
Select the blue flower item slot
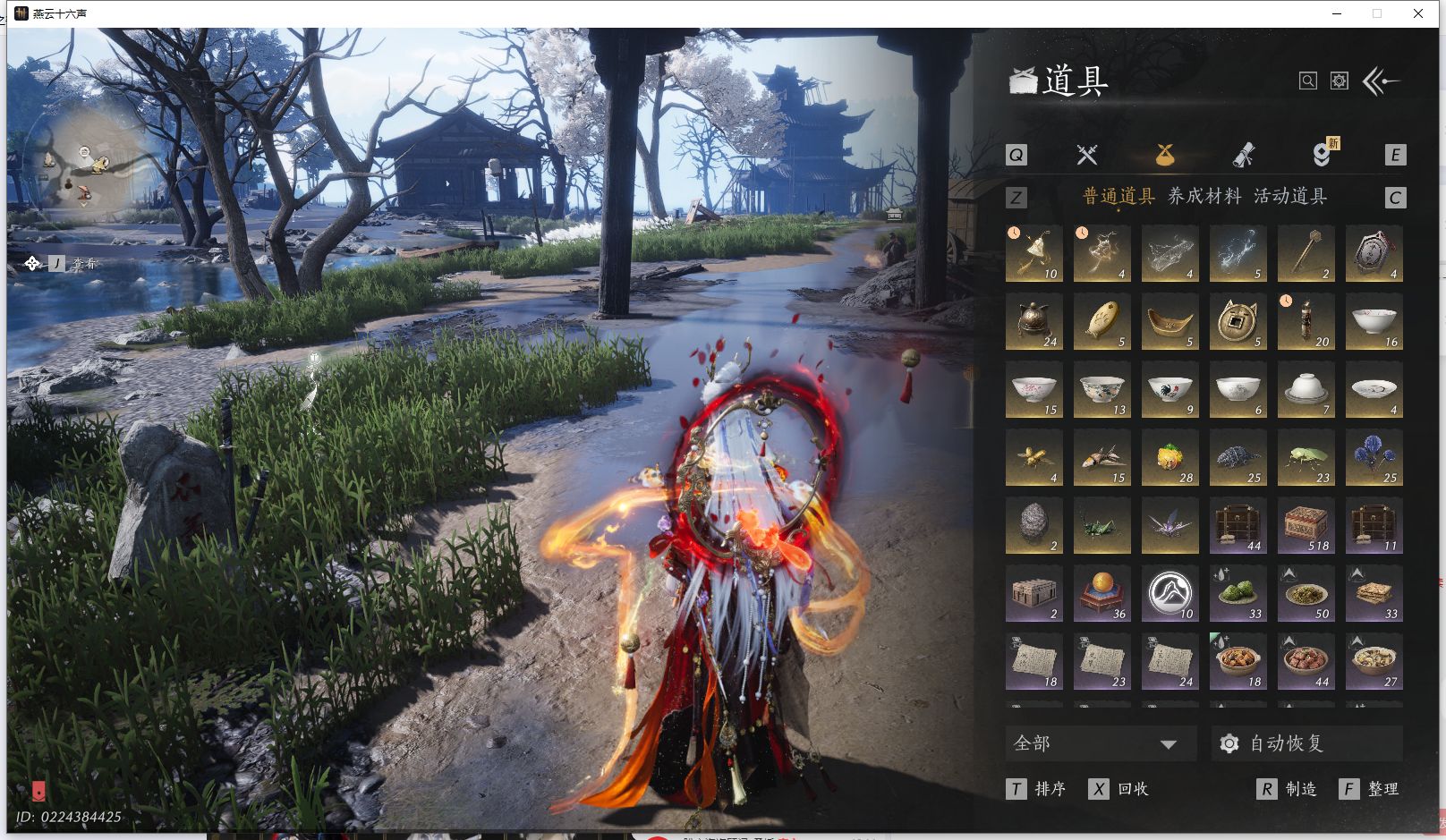[1374, 458]
